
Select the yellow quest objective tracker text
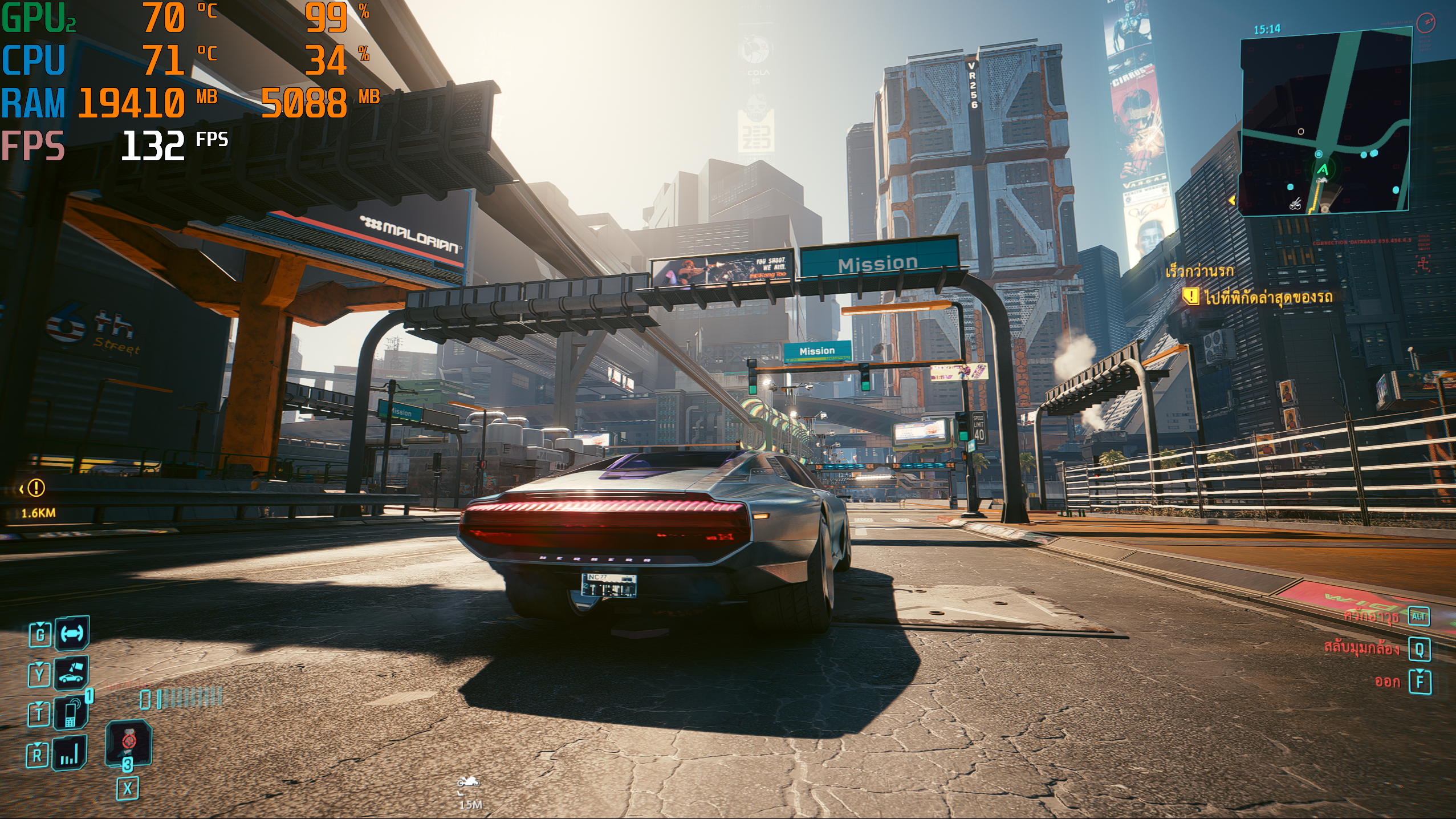point(1268,297)
